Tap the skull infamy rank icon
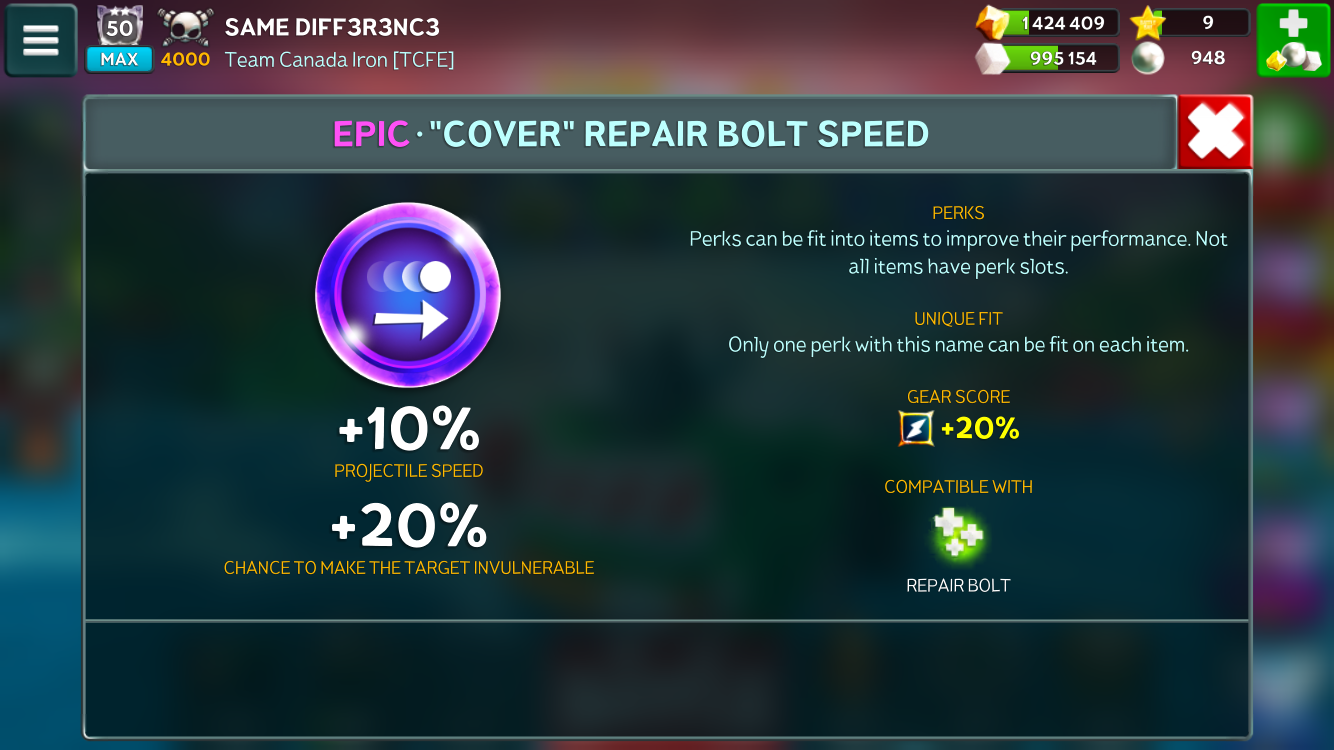 pos(185,28)
